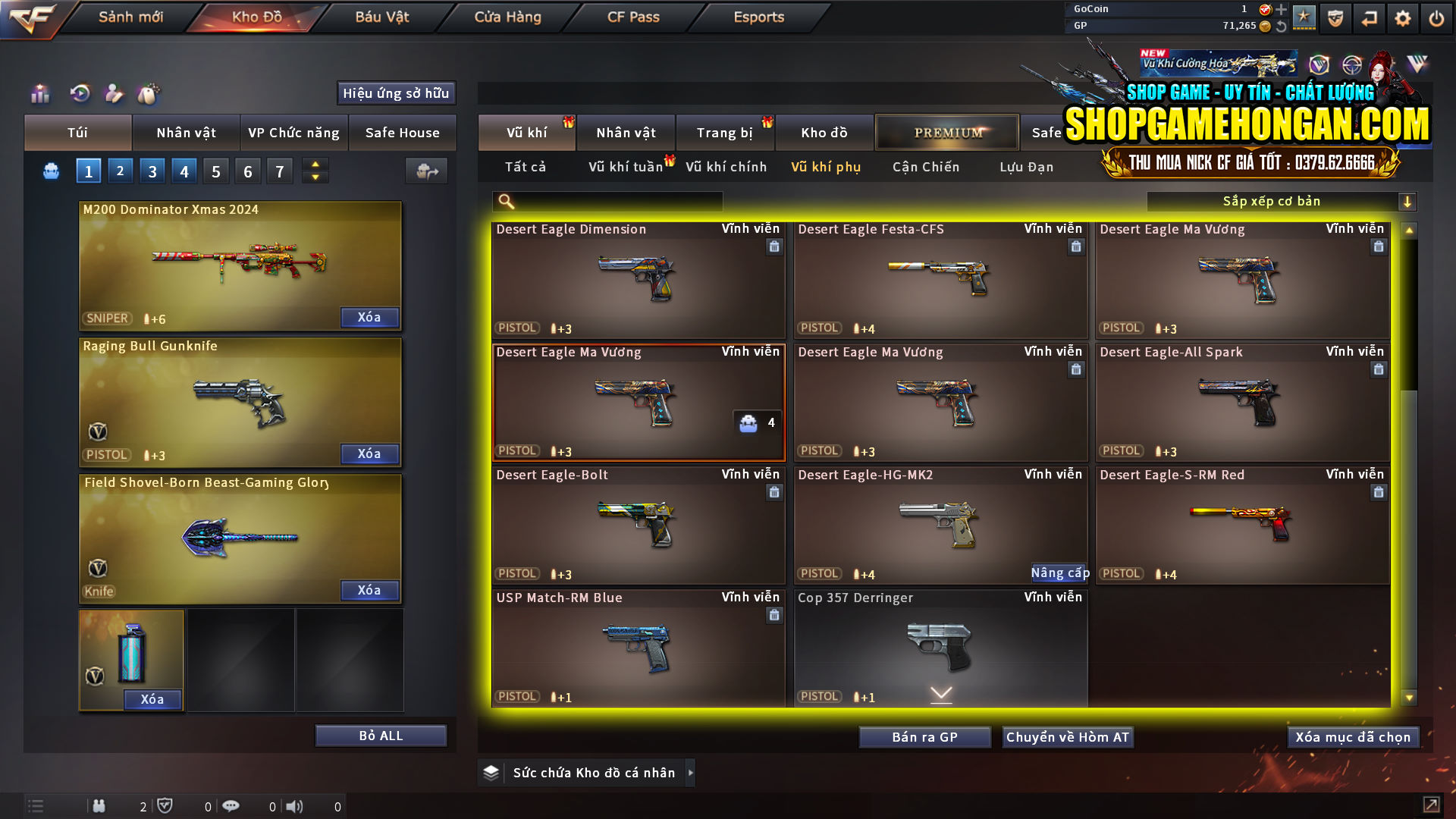Click the blue bag icon beside page numbers
The height and width of the screenshot is (819, 1456).
(x=50, y=171)
